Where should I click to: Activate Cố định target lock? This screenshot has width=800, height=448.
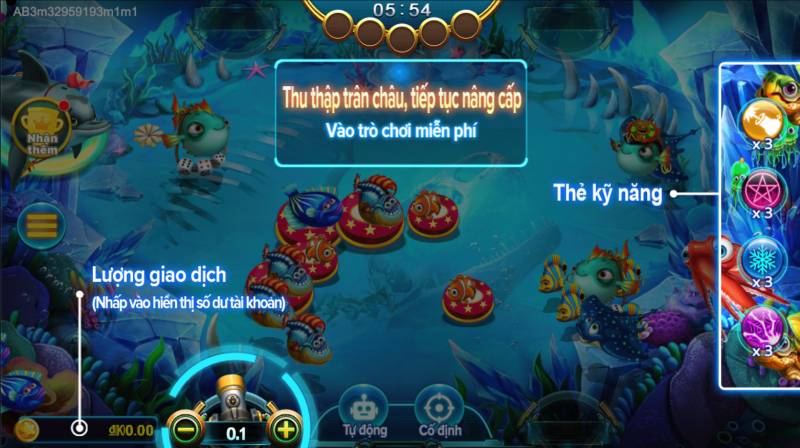[x=437, y=411]
